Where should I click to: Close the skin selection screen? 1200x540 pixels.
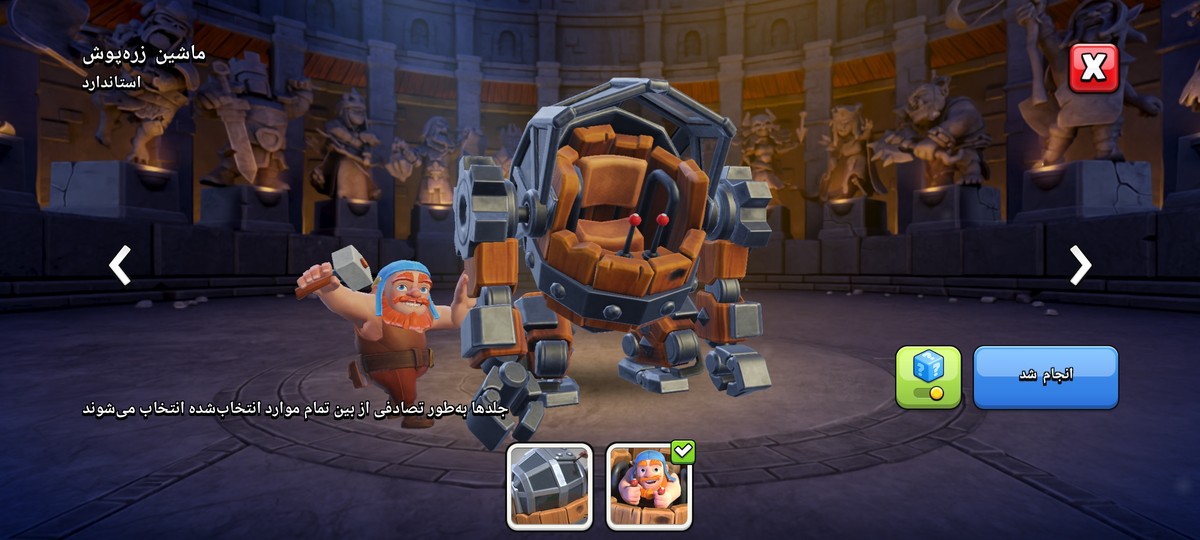(1093, 68)
